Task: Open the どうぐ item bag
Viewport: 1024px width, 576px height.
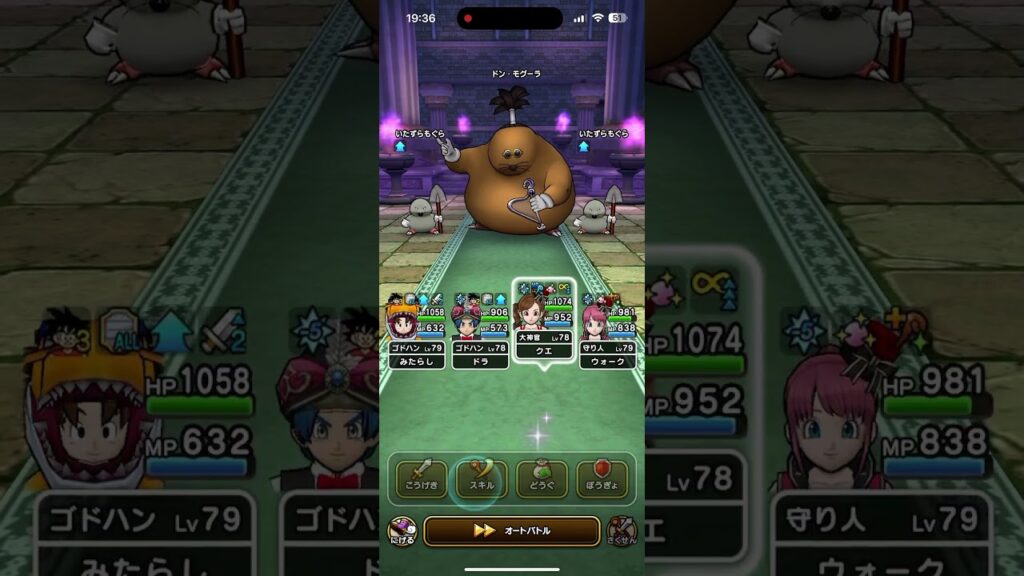Action: click(x=542, y=479)
